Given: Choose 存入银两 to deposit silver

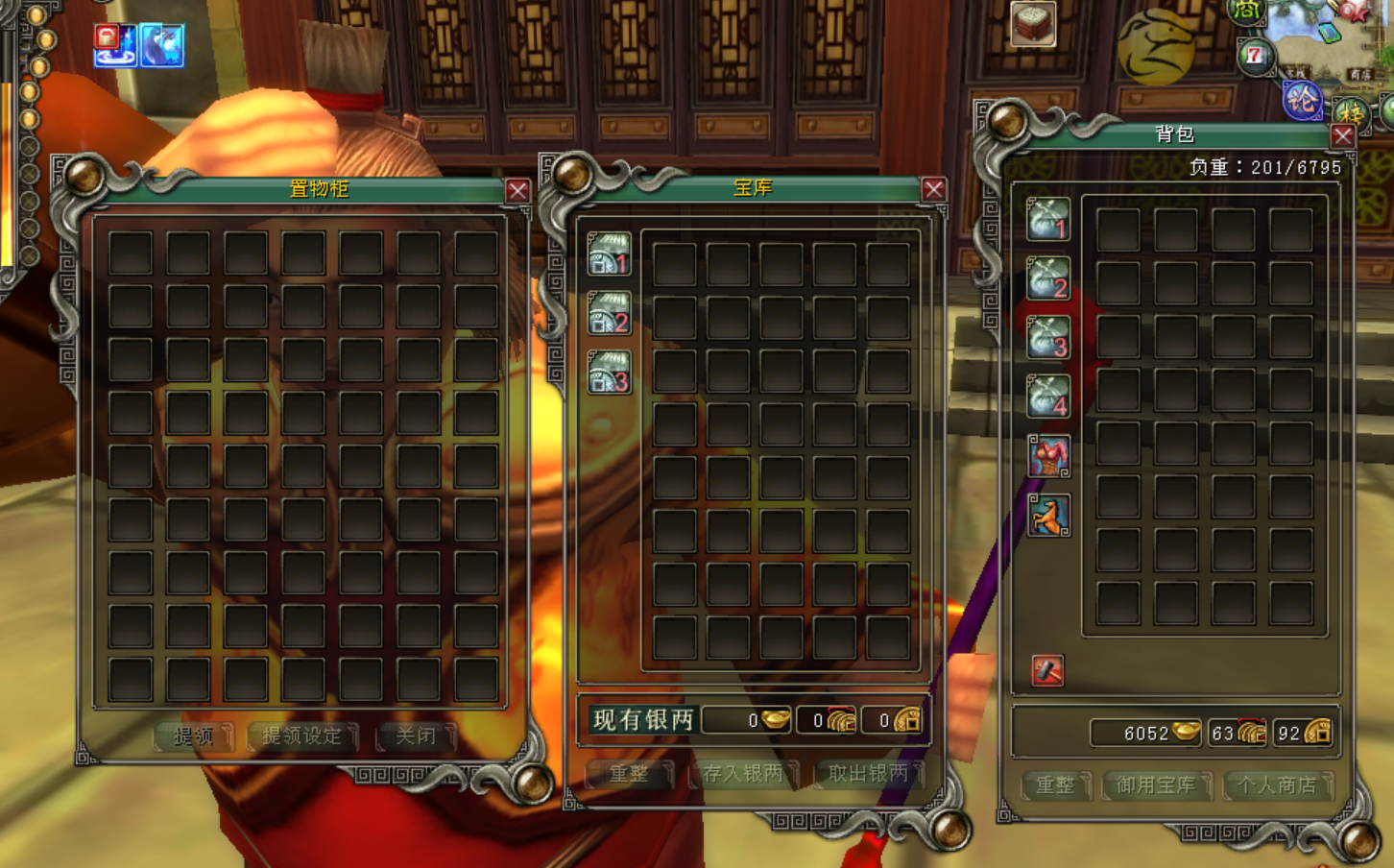Looking at the screenshot, I should click(743, 774).
